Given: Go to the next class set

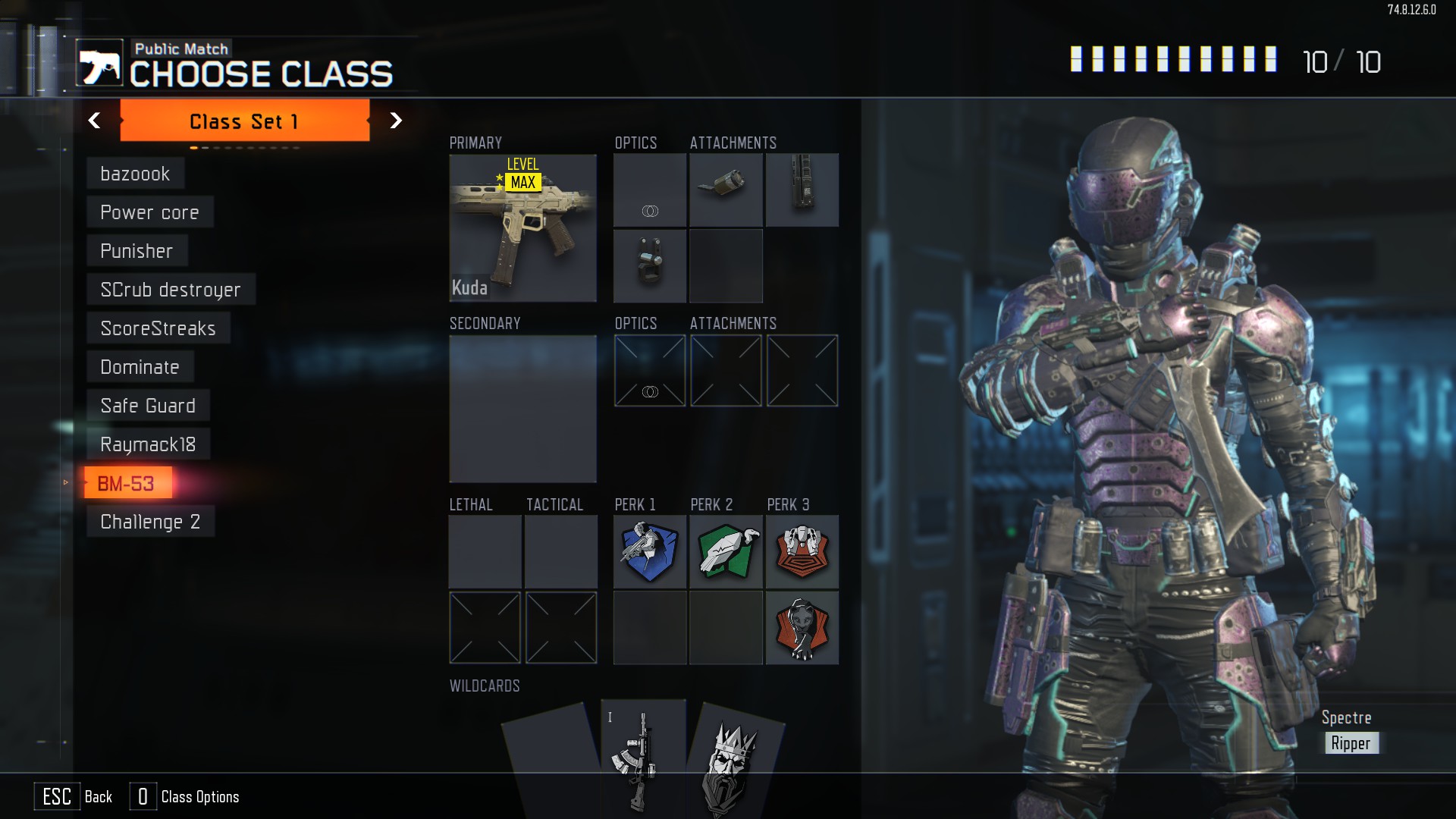Looking at the screenshot, I should [x=395, y=121].
